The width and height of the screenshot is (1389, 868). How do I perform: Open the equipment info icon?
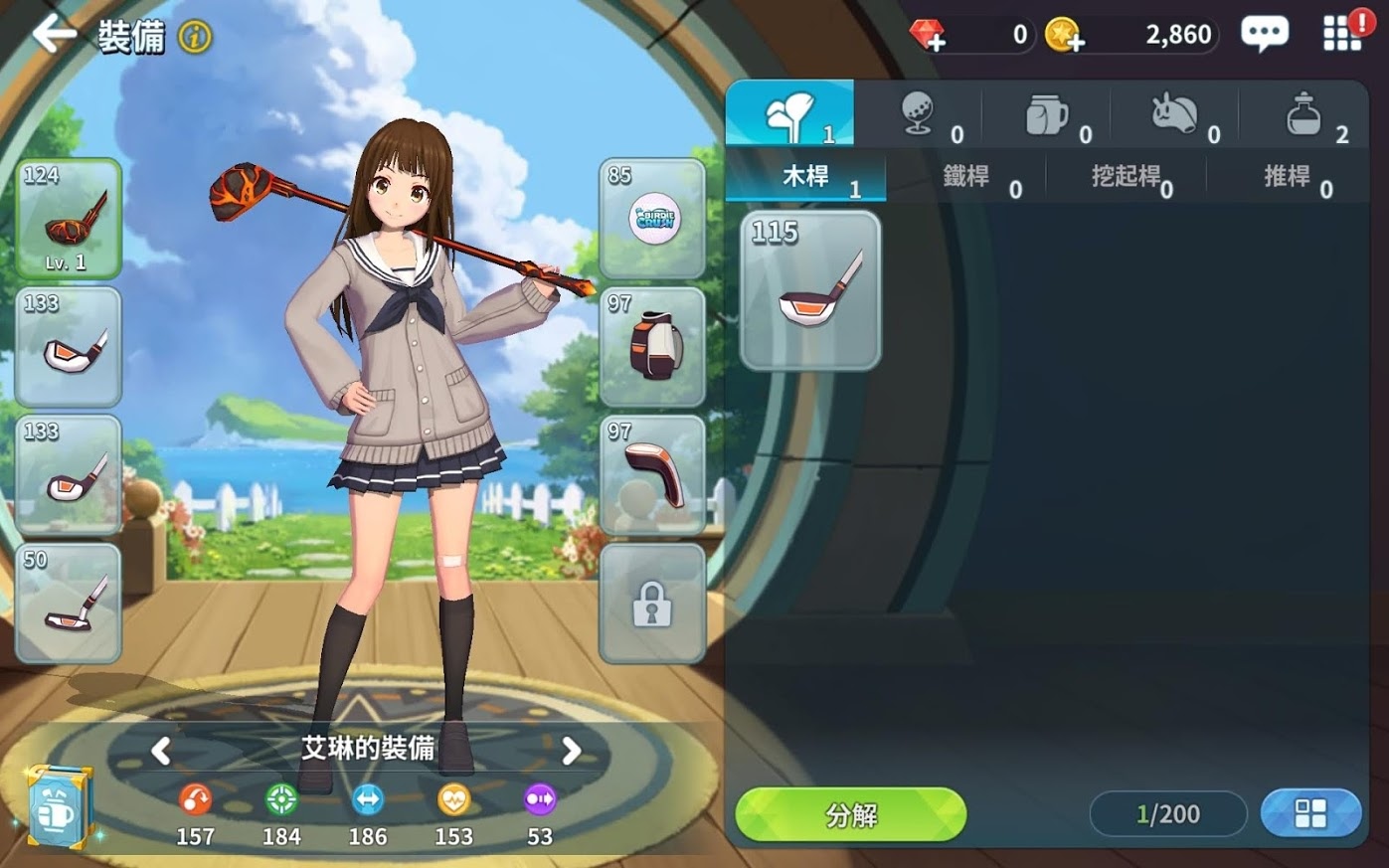pyautogui.click(x=195, y=38)
